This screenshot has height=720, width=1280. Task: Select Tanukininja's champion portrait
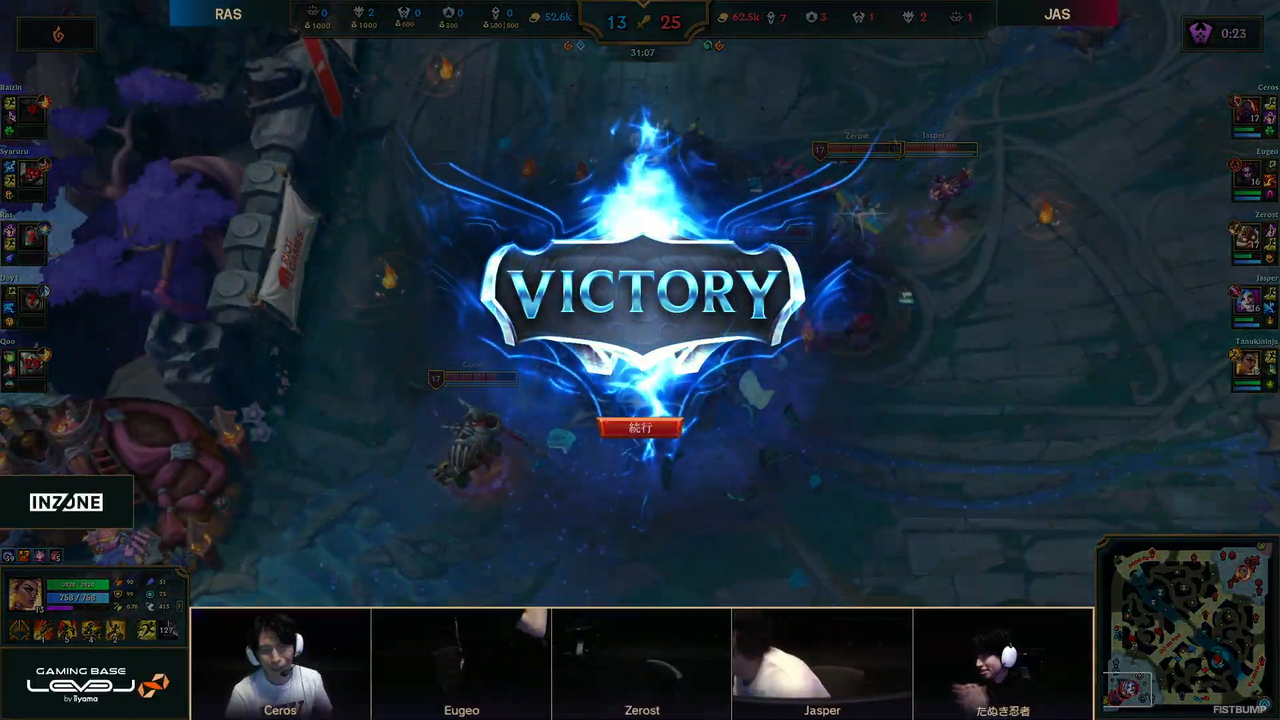pos(1246,363)
